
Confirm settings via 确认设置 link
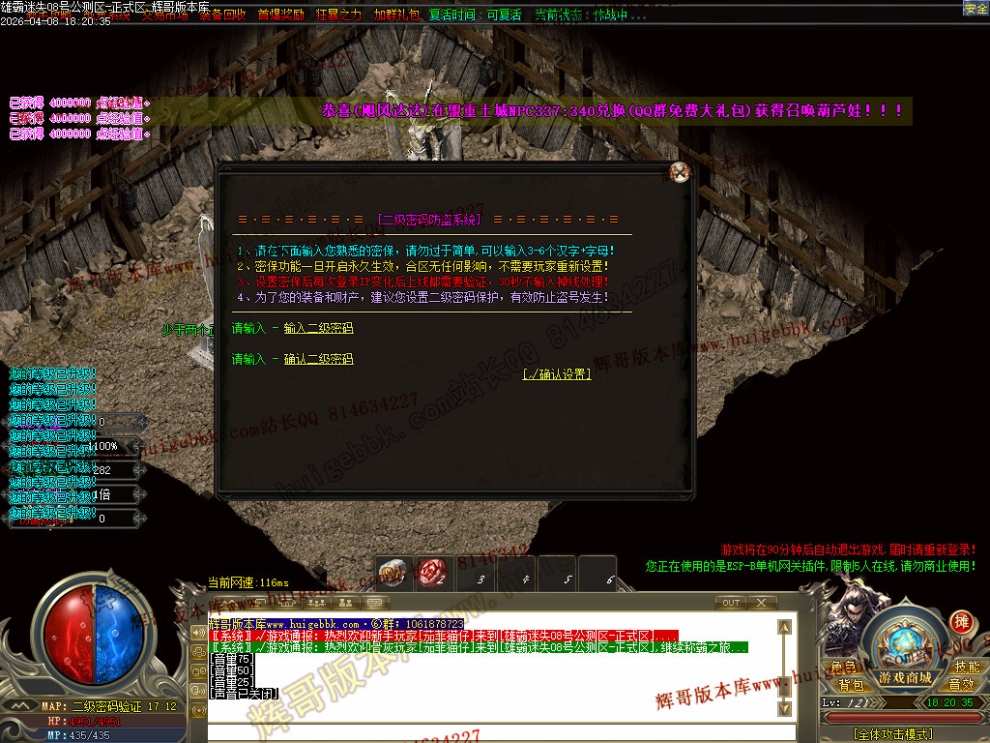[557, 374]
